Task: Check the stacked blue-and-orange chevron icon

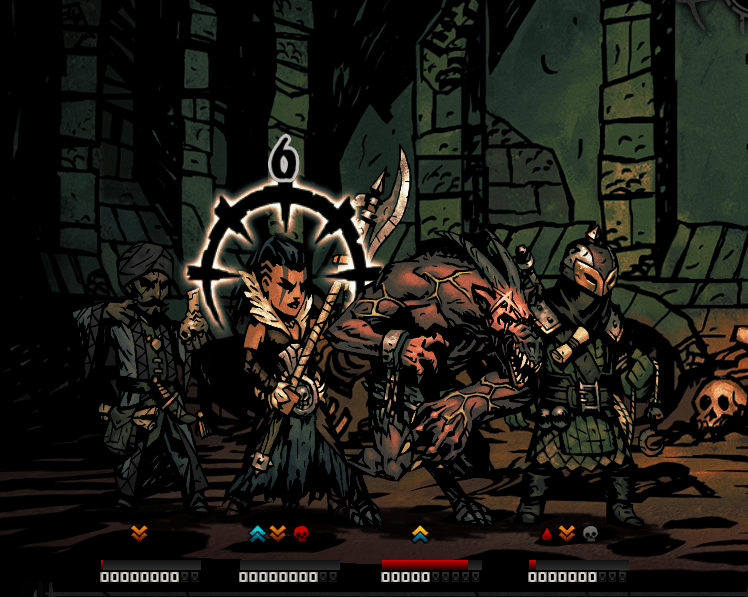Action: (420, 534)
